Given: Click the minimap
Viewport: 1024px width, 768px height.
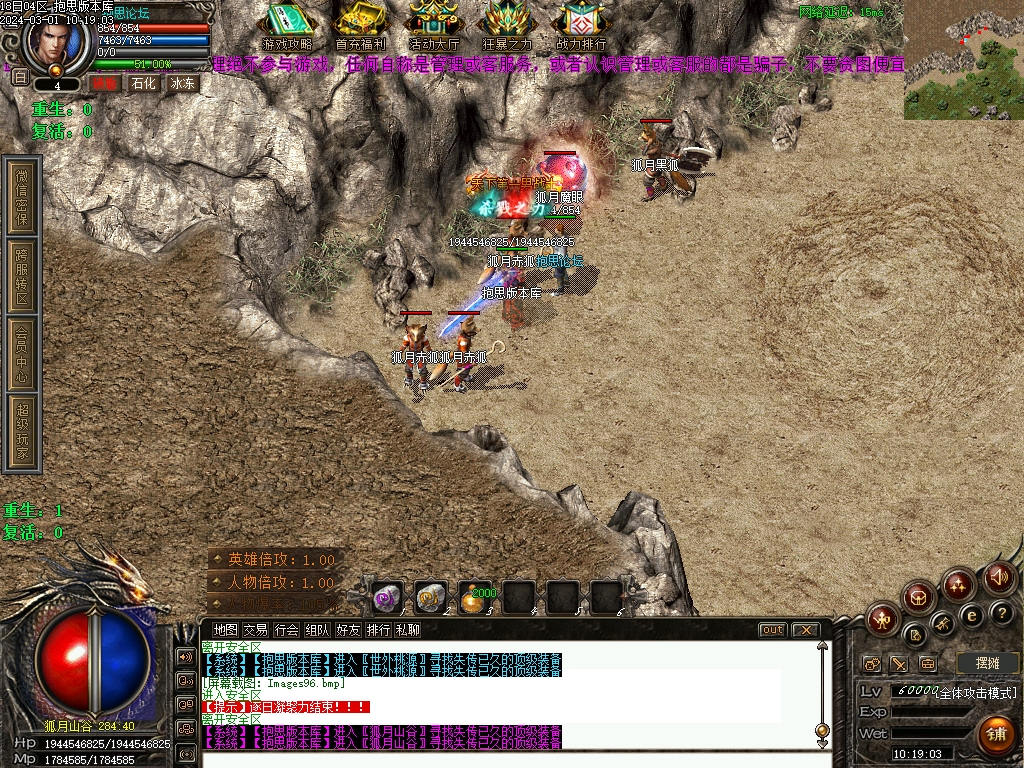Looking at the screenshot, I should coord(963,60).
